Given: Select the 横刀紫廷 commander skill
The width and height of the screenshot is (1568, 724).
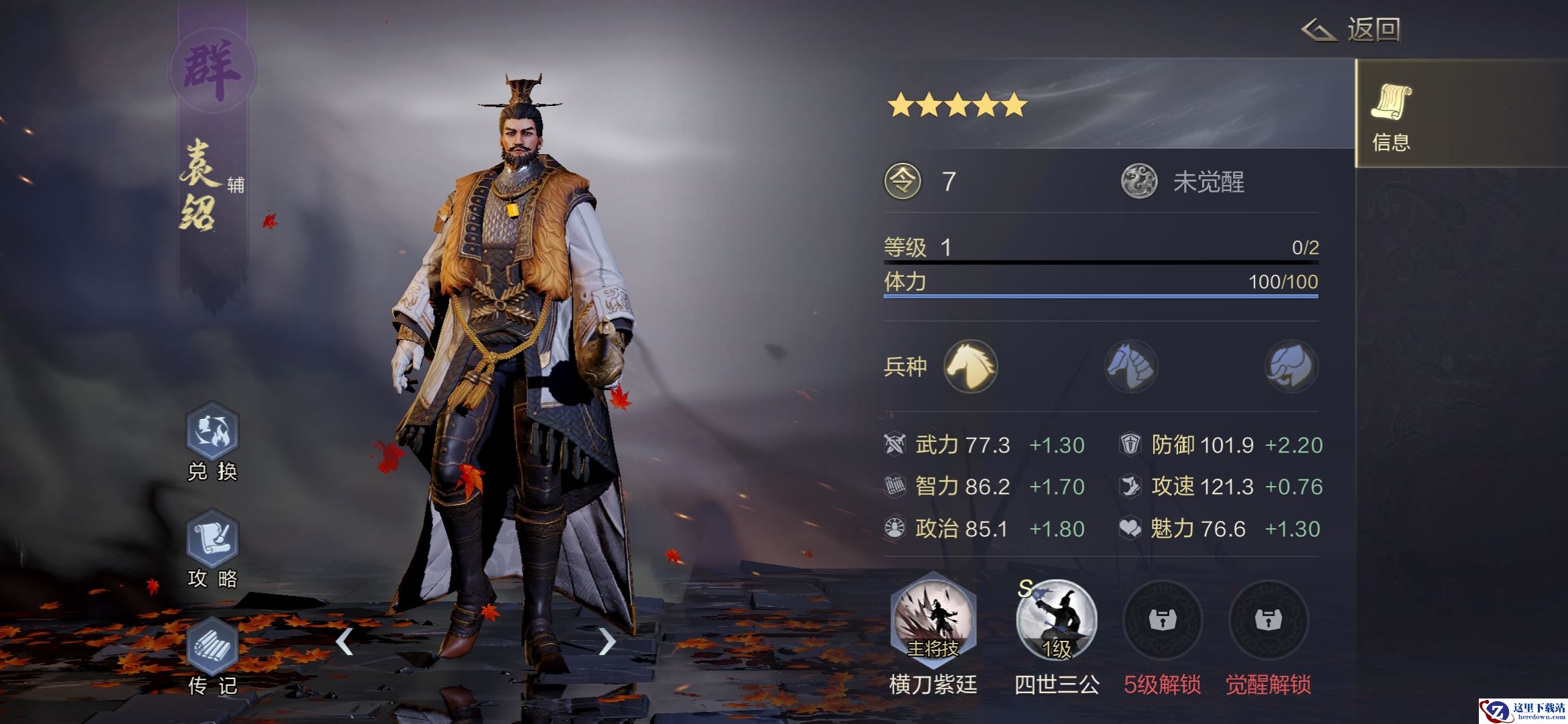Looking at the screenshot, I should pyautogui.click(x=933, y=620).
